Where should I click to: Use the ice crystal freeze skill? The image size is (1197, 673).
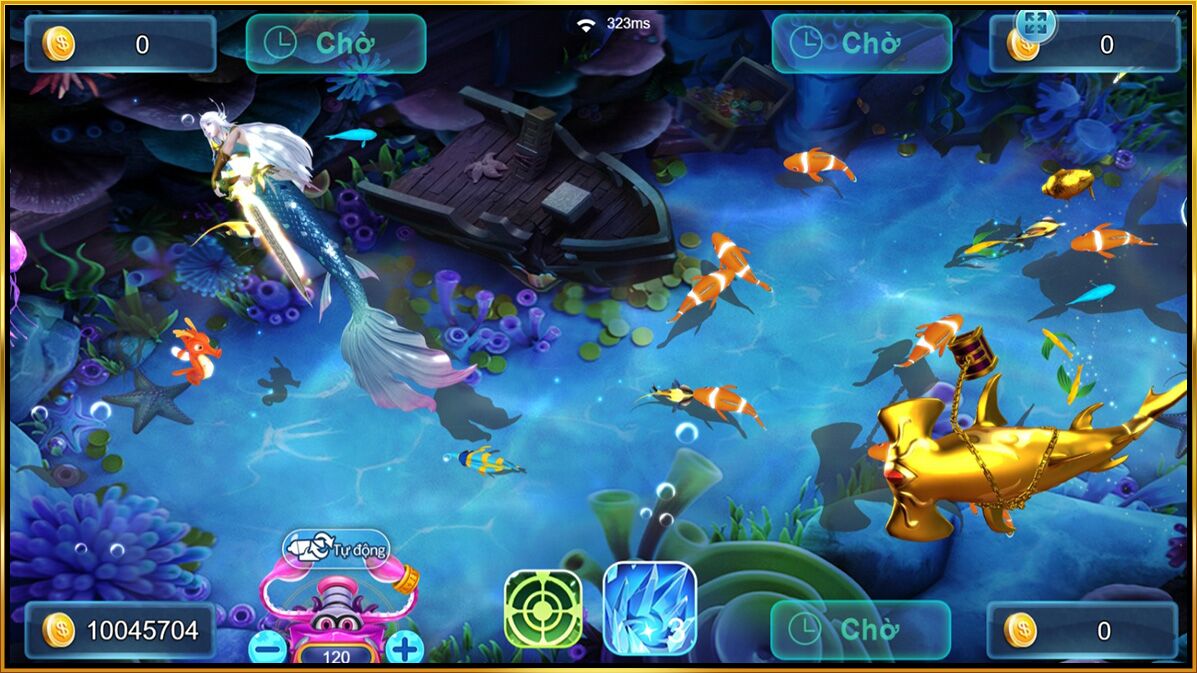(x=650, y=609)
